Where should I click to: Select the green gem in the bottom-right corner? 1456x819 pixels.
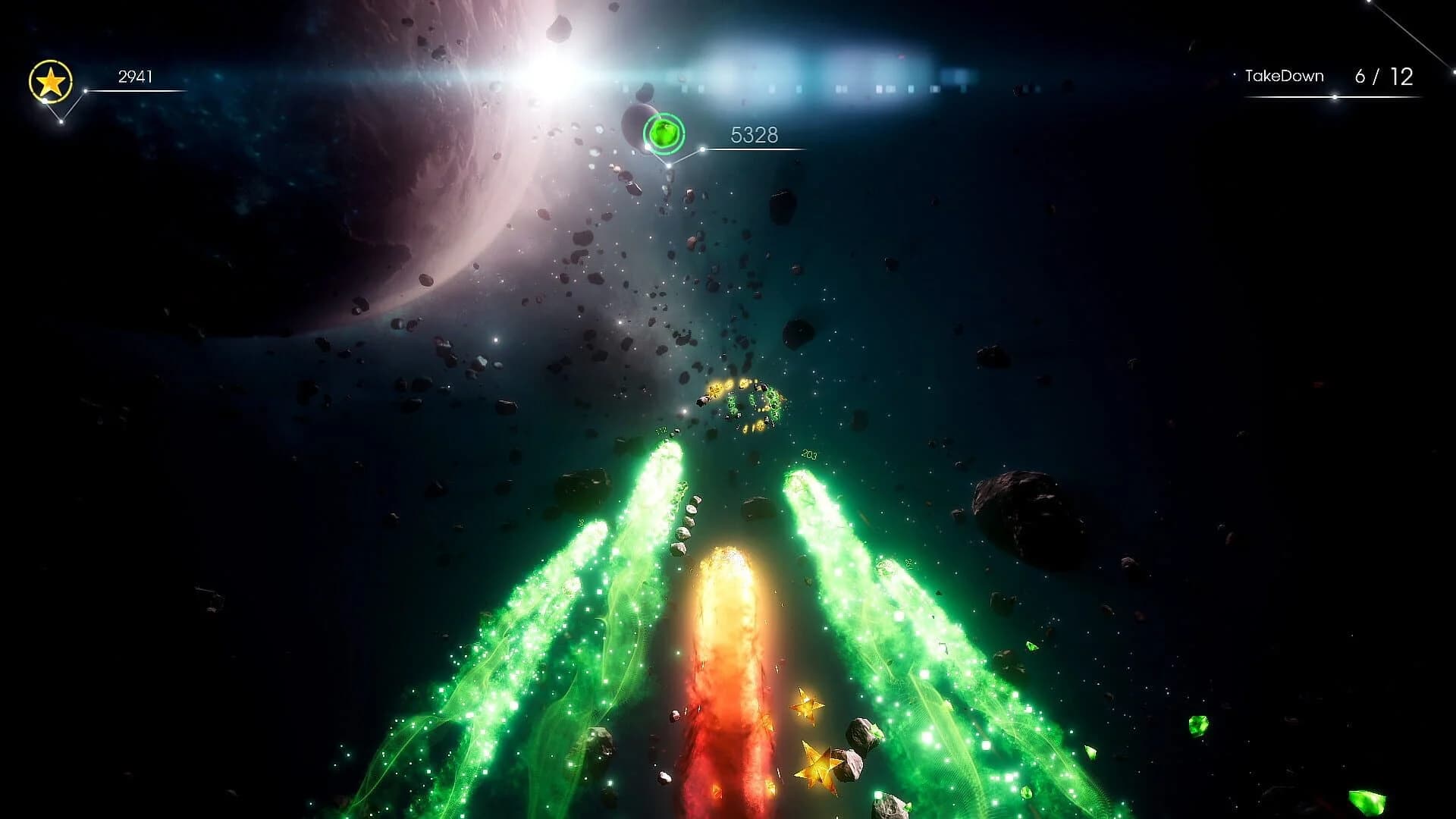pos(1367,801)
